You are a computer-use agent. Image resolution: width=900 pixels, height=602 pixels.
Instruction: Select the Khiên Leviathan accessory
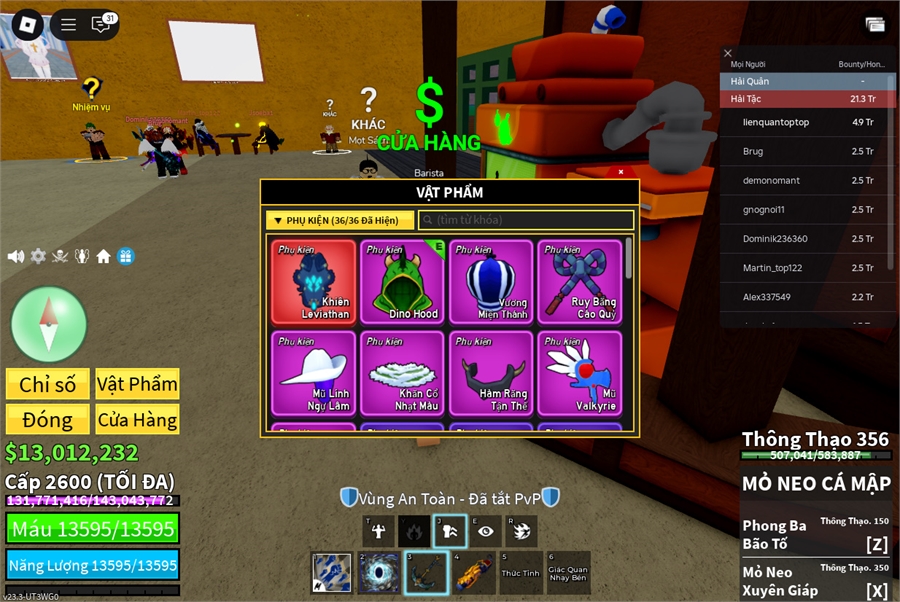[x=313, y=282]
